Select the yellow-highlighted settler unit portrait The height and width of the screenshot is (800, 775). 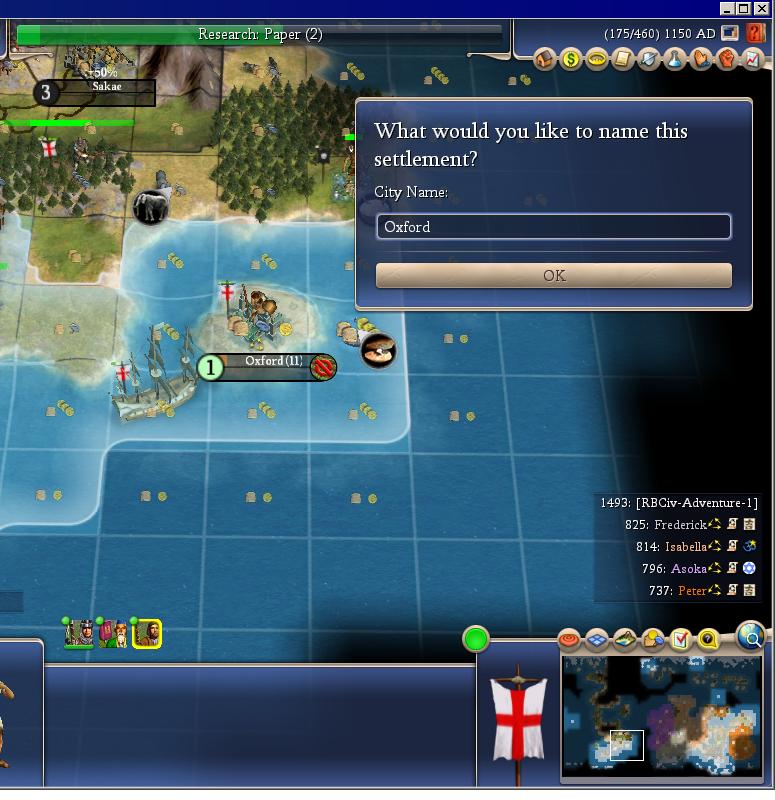pos(147,633)
